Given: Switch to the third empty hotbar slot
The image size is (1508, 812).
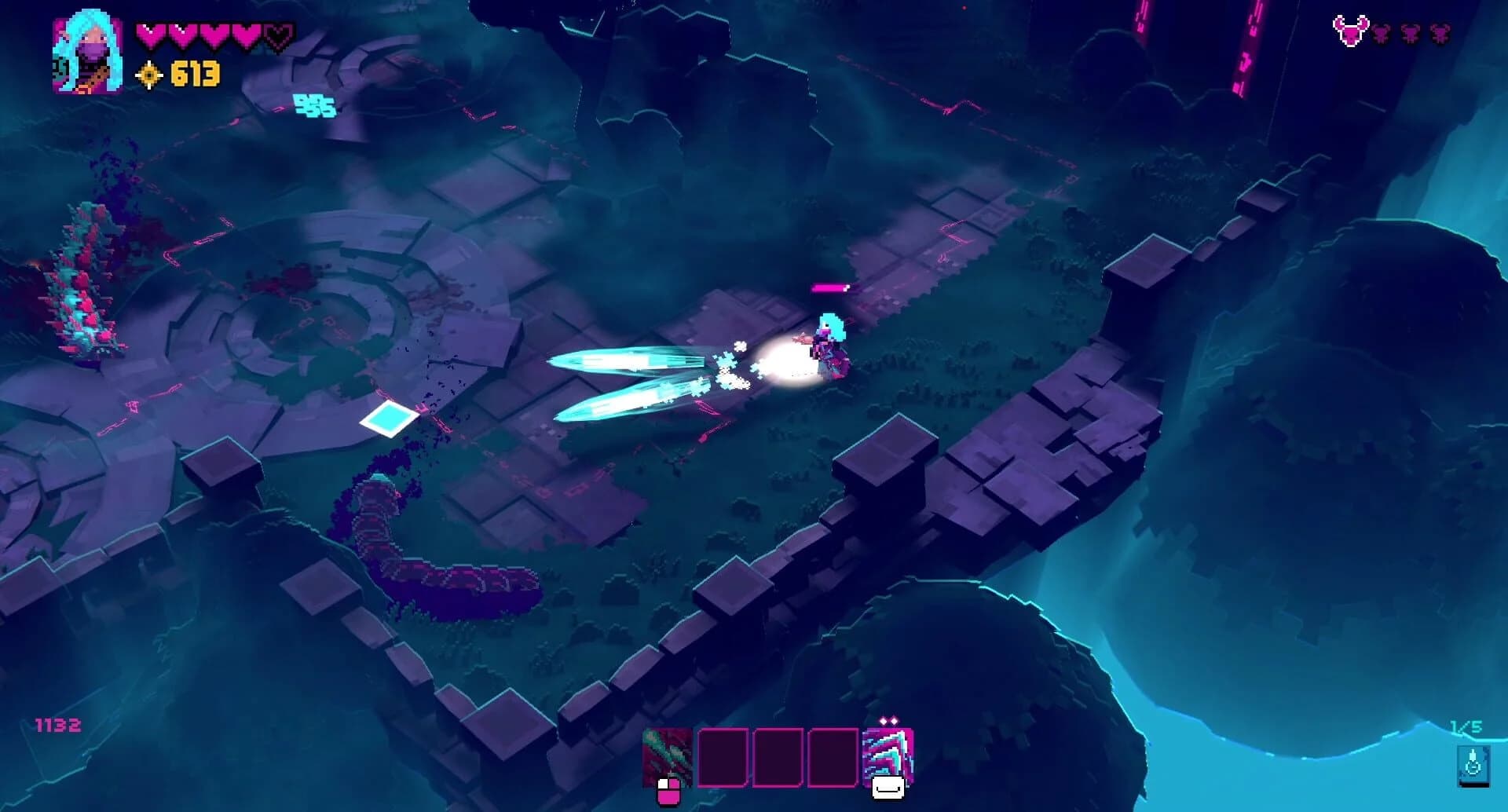Looking at the screenshot, I should (x=833, y=758).
